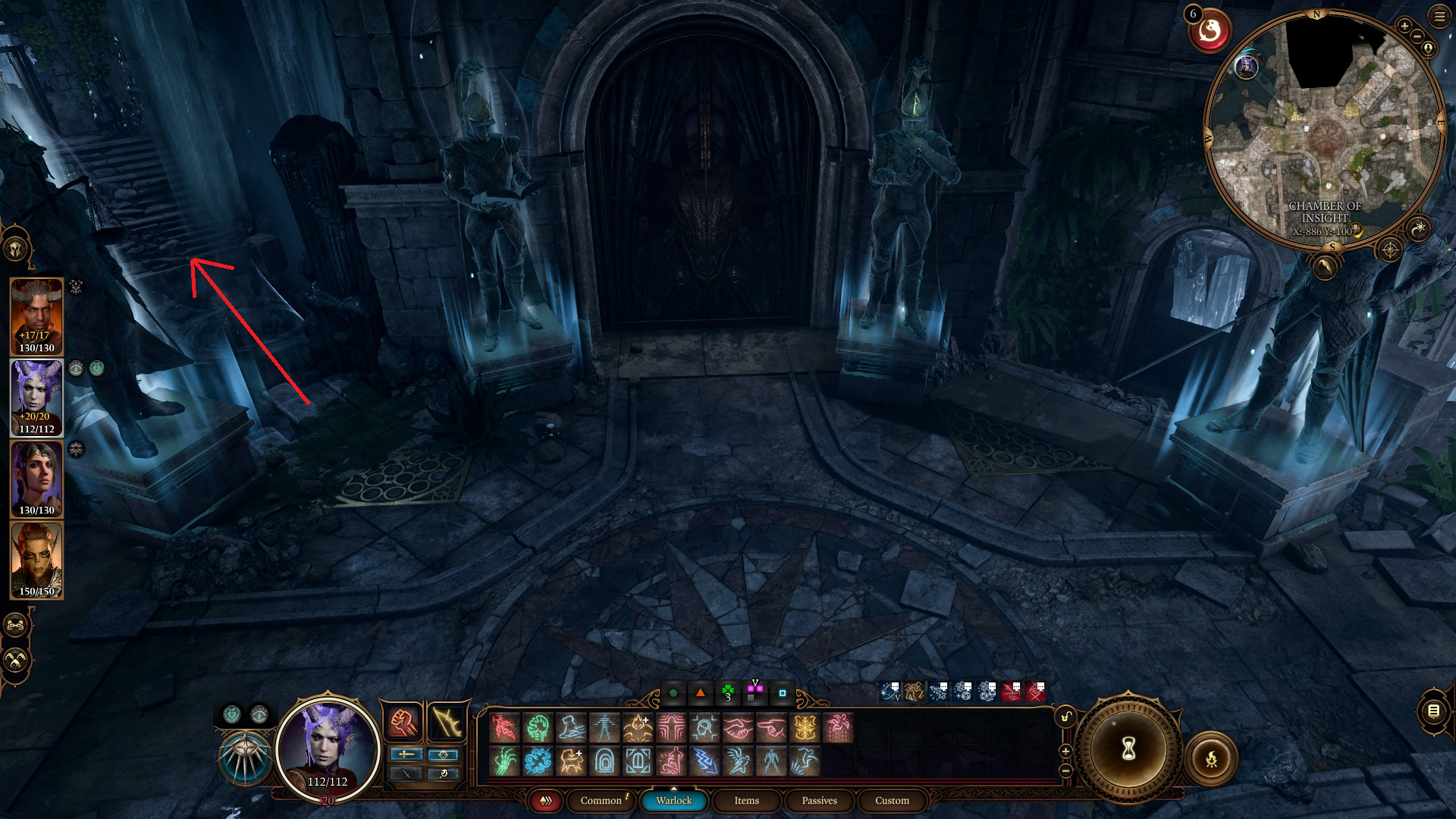Zoom in the minimap with the plus button
The height and width of the screenshot is (819, 1456).
tap(1405, 24)
